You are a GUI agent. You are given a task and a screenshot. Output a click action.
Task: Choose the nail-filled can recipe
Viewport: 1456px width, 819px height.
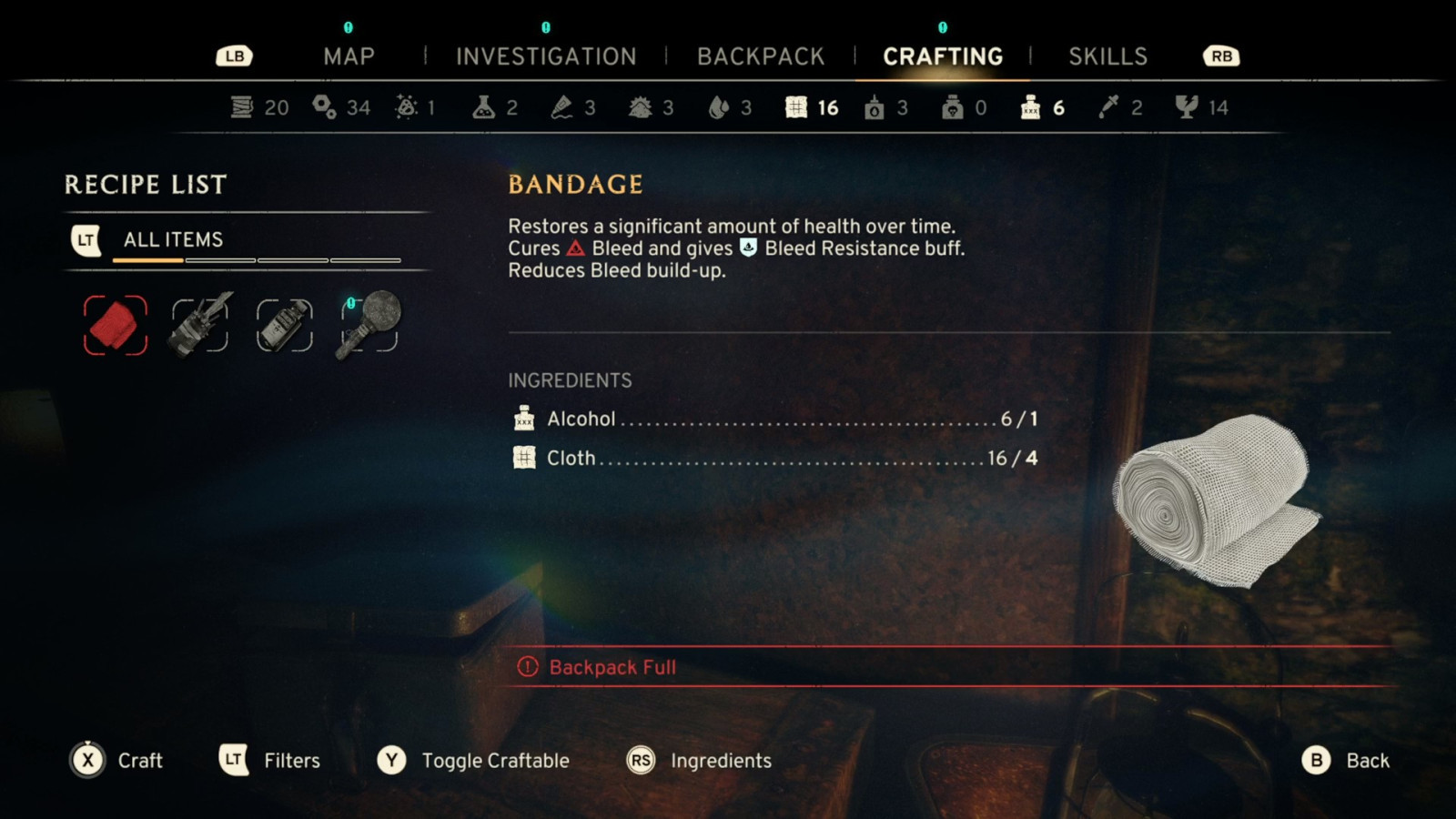(x=200, y=325)
